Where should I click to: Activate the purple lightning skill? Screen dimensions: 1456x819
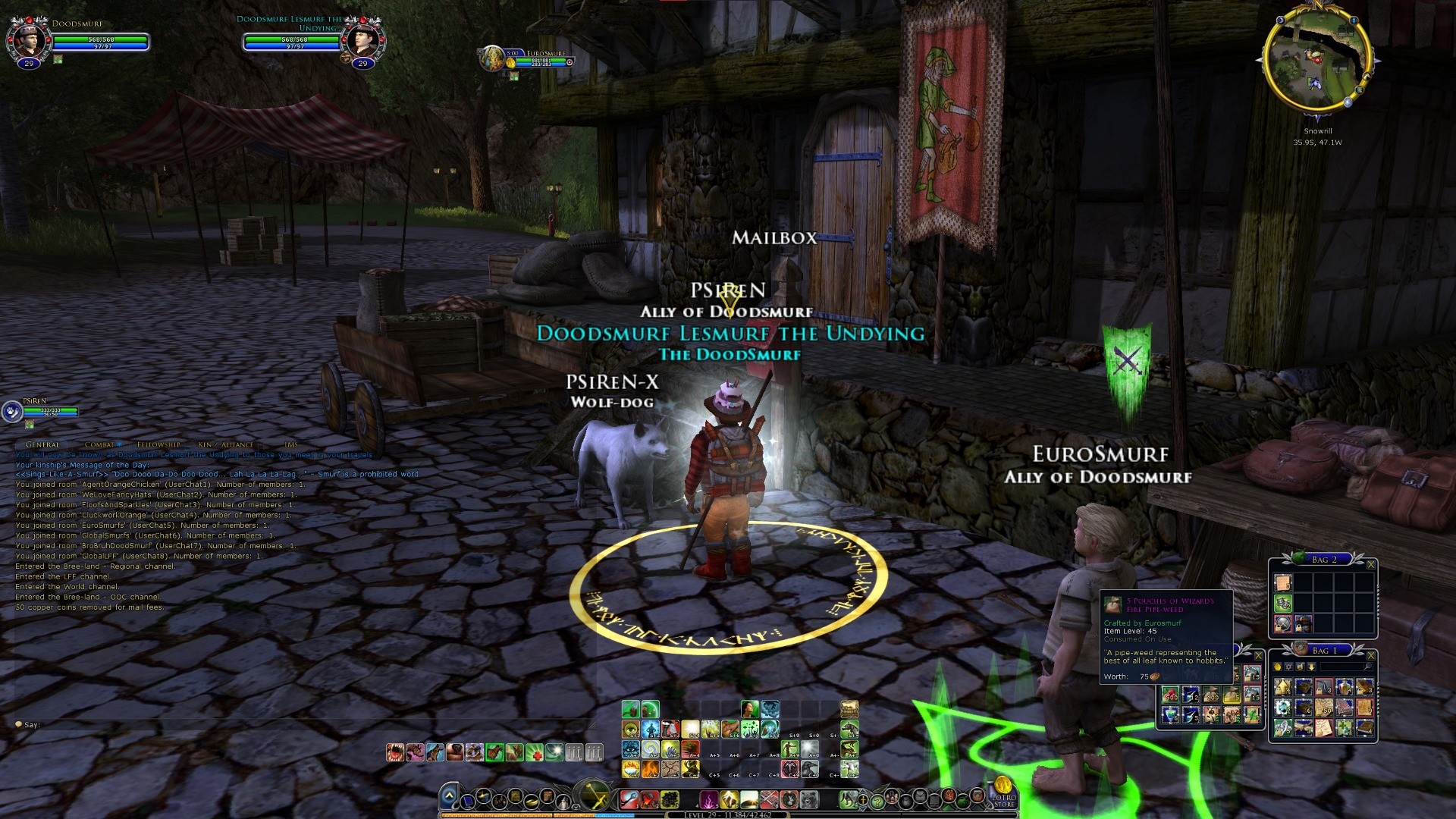click(709, 799)
